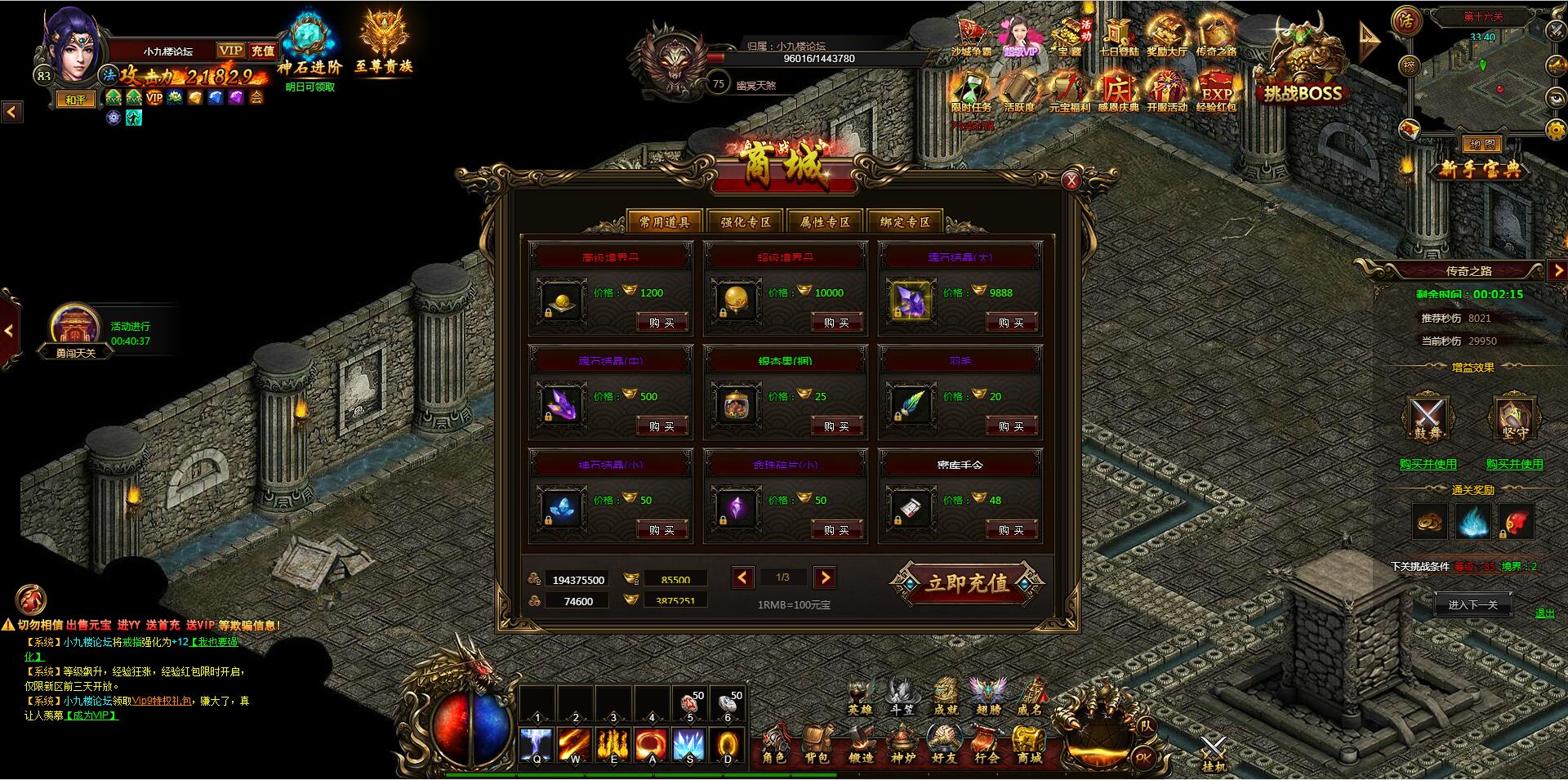Buy the 高级培养丹 for 1200
This screenshot has width=1568, height=780.
pos(661,323)
